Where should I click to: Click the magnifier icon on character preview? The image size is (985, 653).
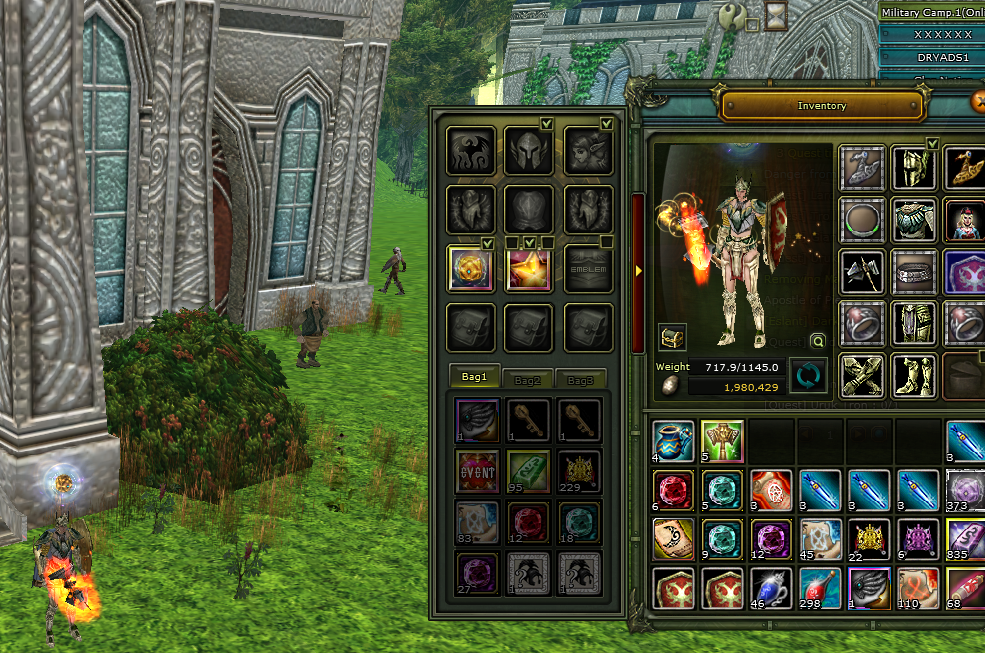tap(818, 339)
